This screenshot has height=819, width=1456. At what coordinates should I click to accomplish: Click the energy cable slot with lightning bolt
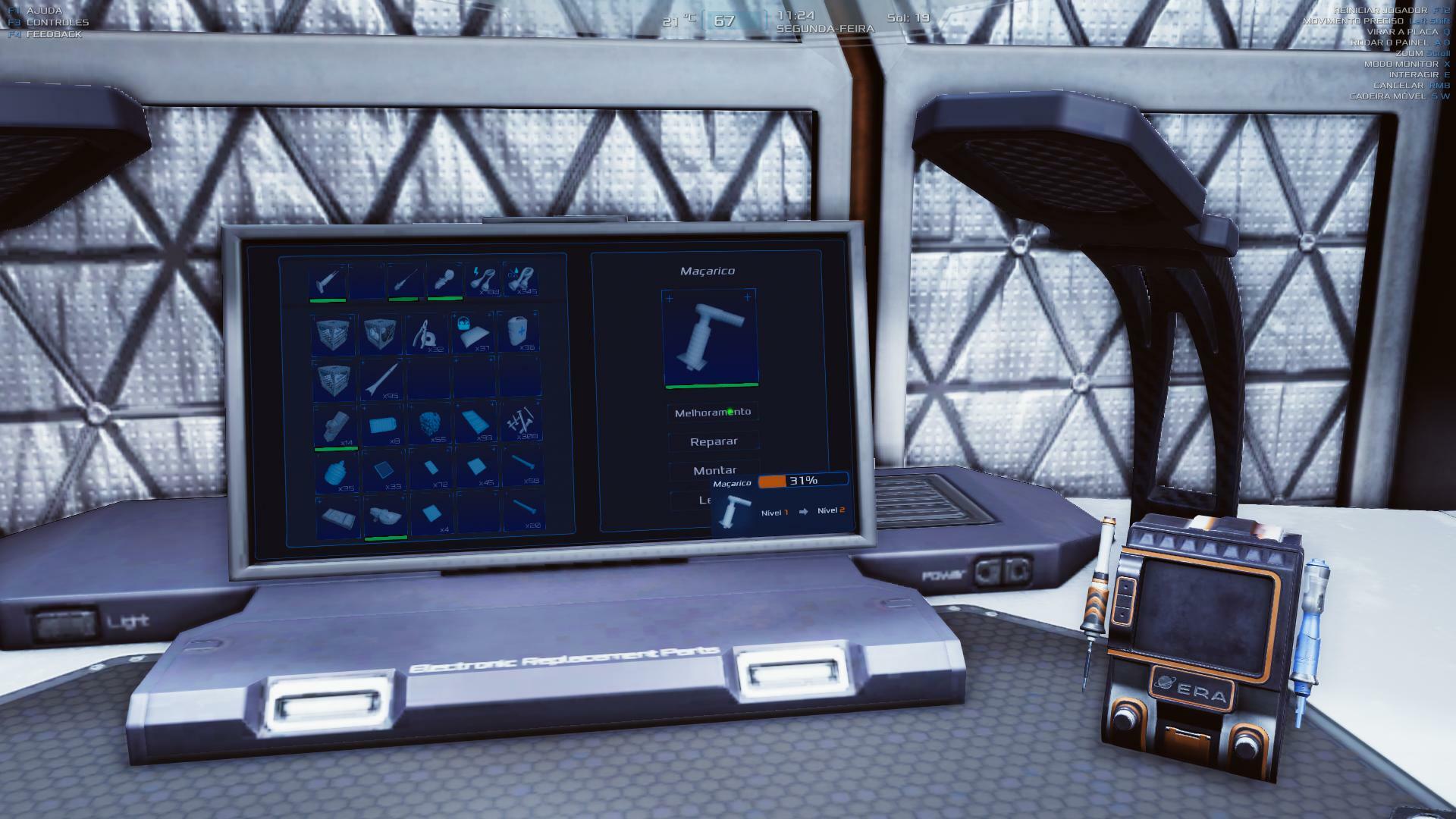click(x=483, y=280)
